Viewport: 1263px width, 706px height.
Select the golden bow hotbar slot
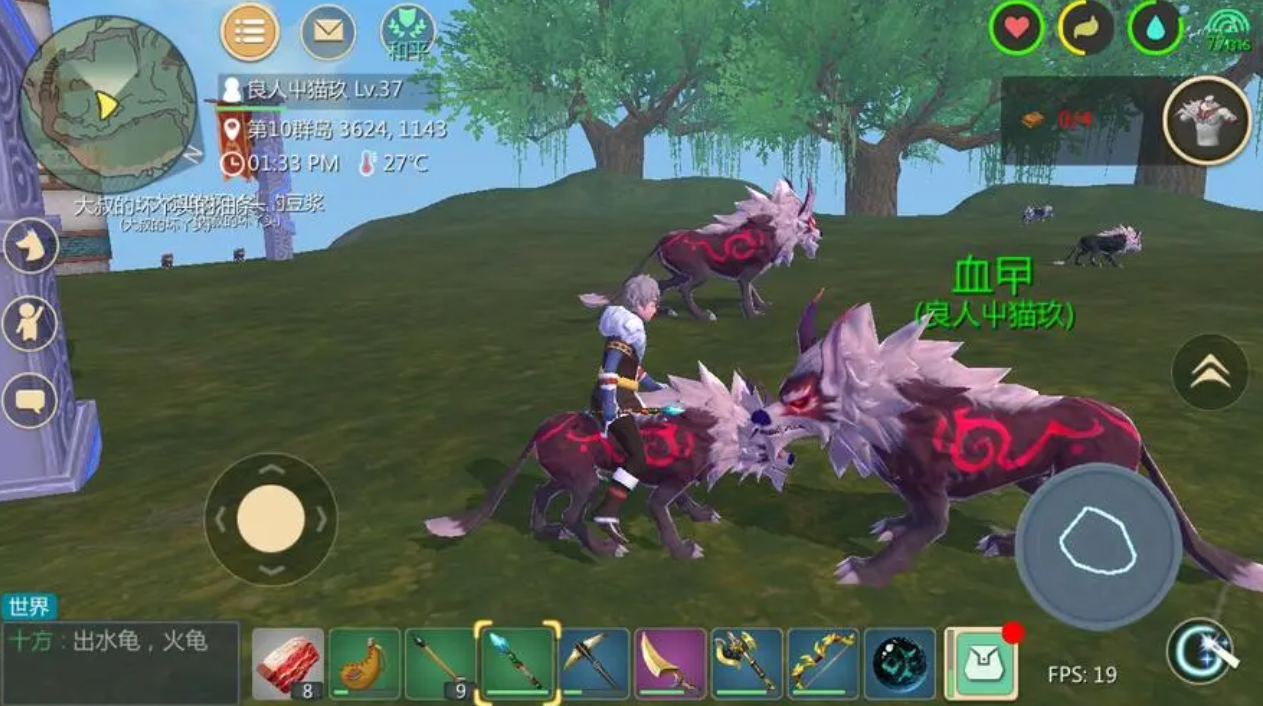tap(822, 663)
